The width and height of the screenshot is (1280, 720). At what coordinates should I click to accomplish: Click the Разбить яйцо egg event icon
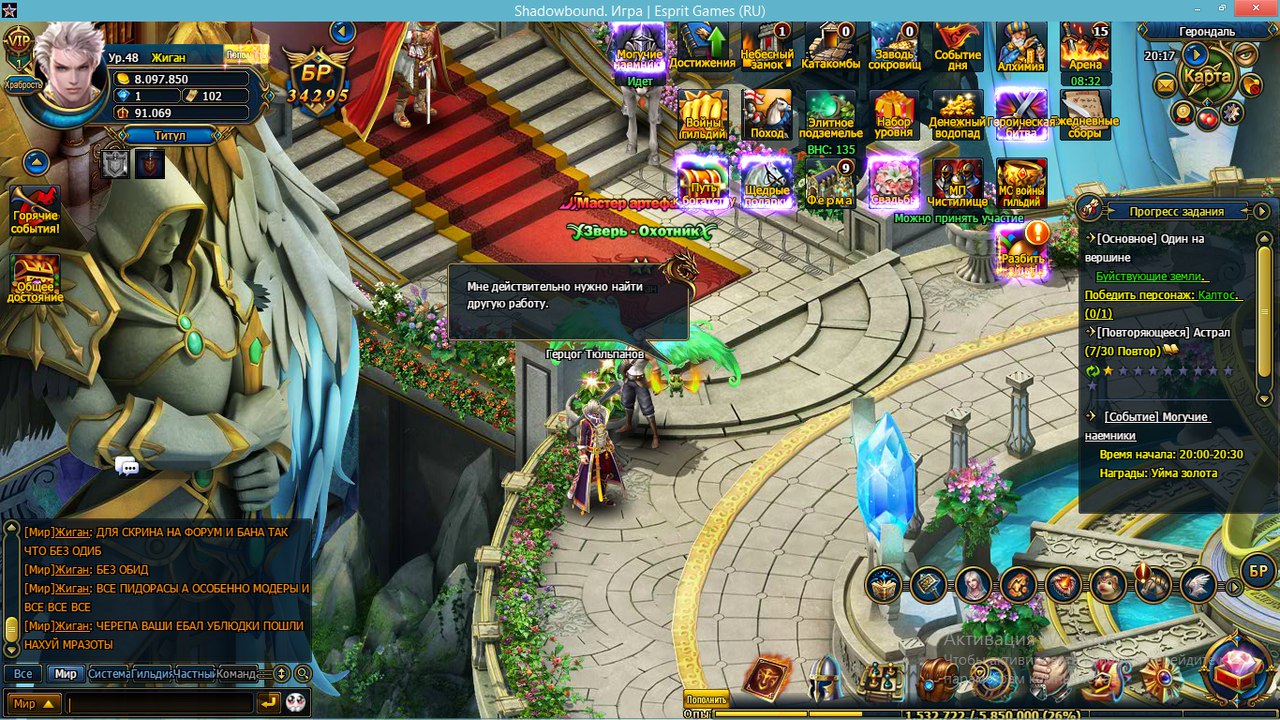point(1022,249)
